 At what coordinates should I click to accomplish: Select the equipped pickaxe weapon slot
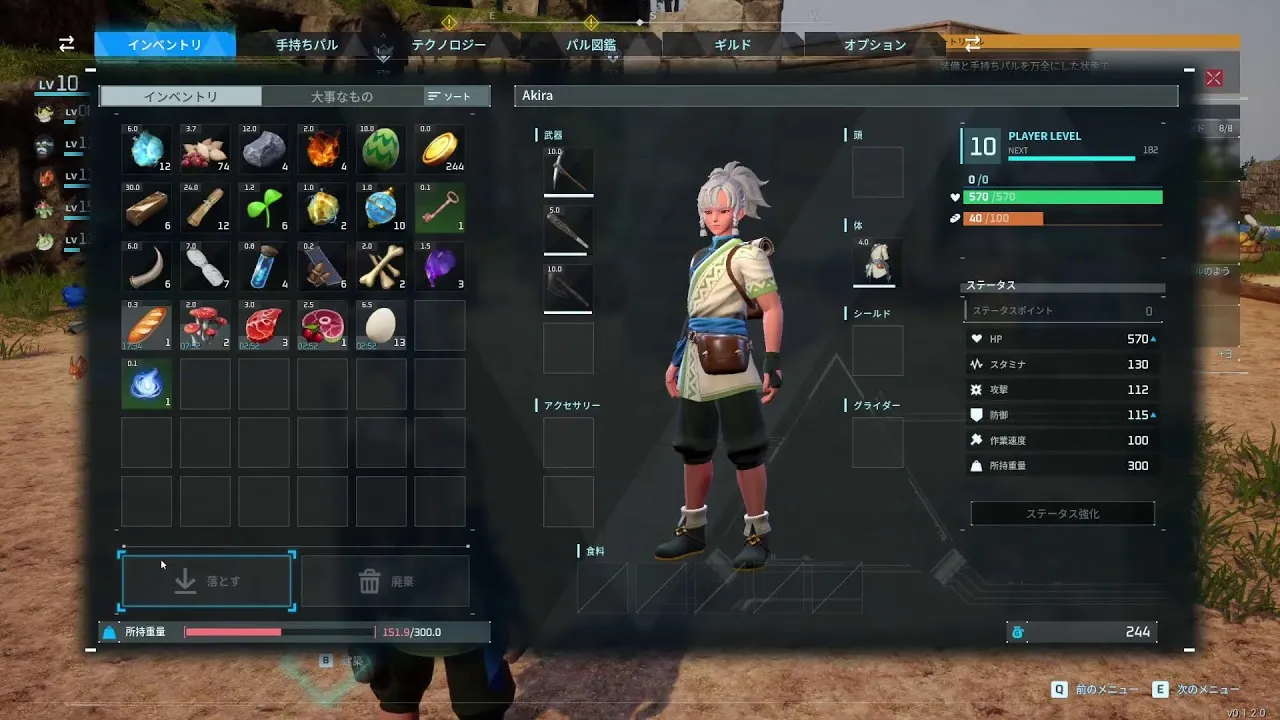(568, 172)
